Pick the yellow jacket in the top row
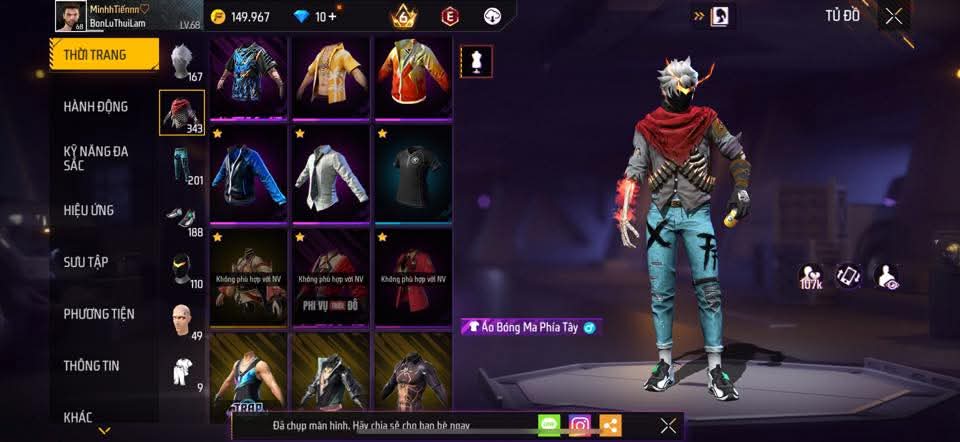This screenshot has height=442, width=960. [330, 75]
